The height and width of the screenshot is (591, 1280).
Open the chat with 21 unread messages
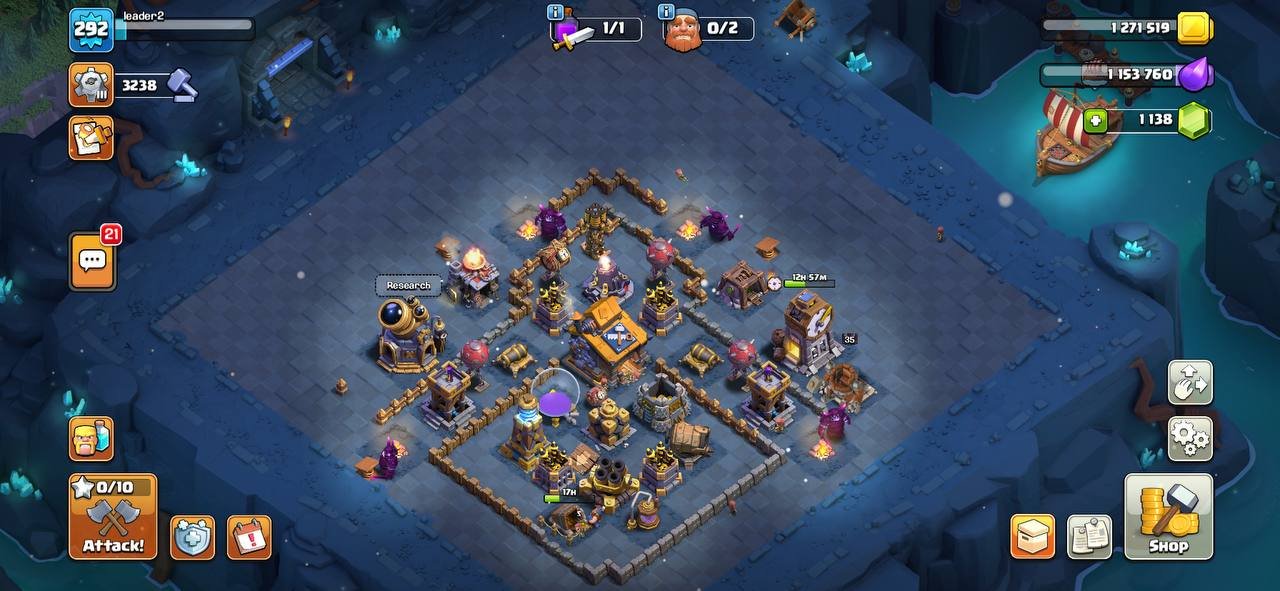[92, 262]
